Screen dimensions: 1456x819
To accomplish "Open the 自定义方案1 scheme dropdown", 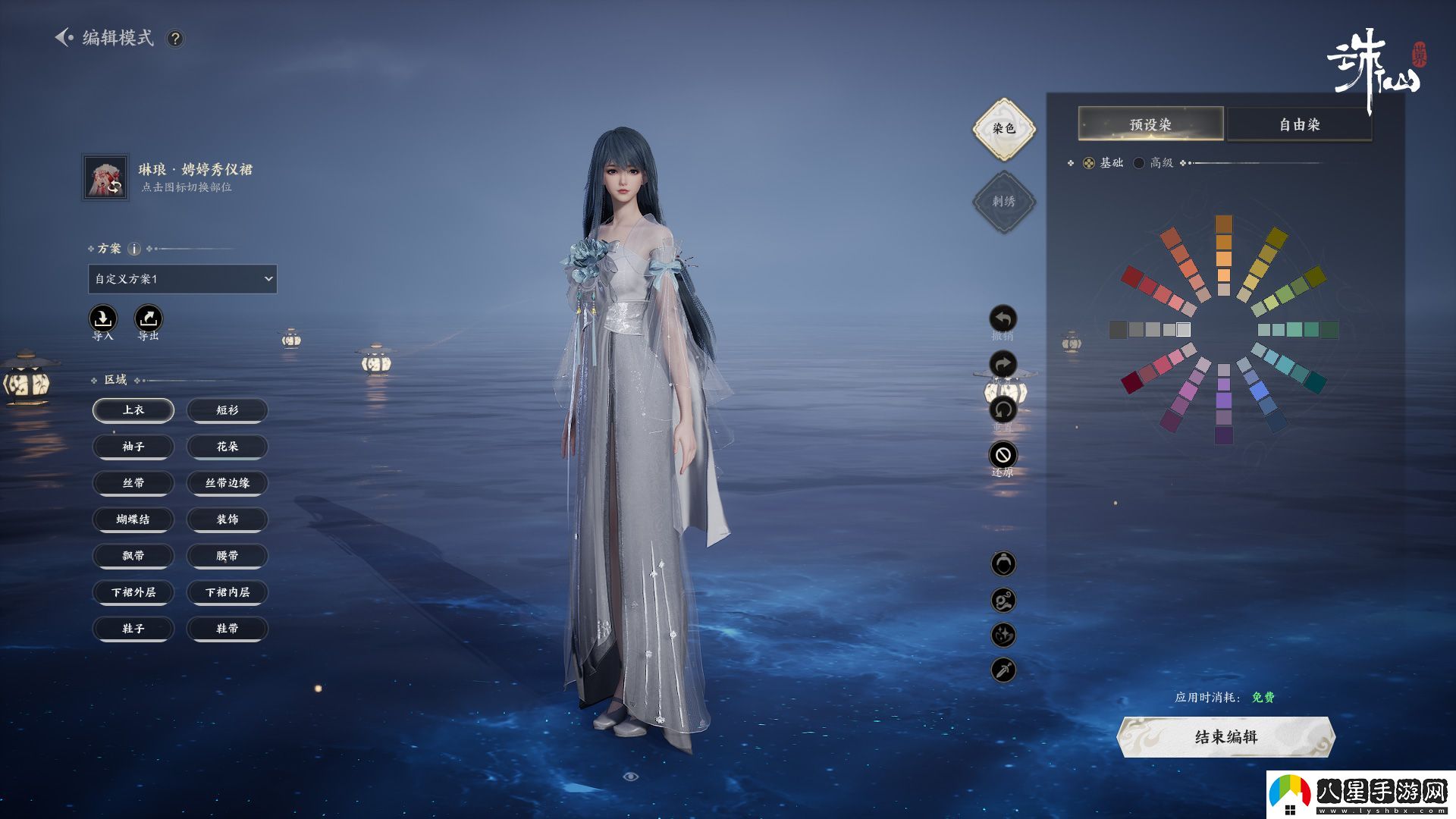I will coord(182,279).
